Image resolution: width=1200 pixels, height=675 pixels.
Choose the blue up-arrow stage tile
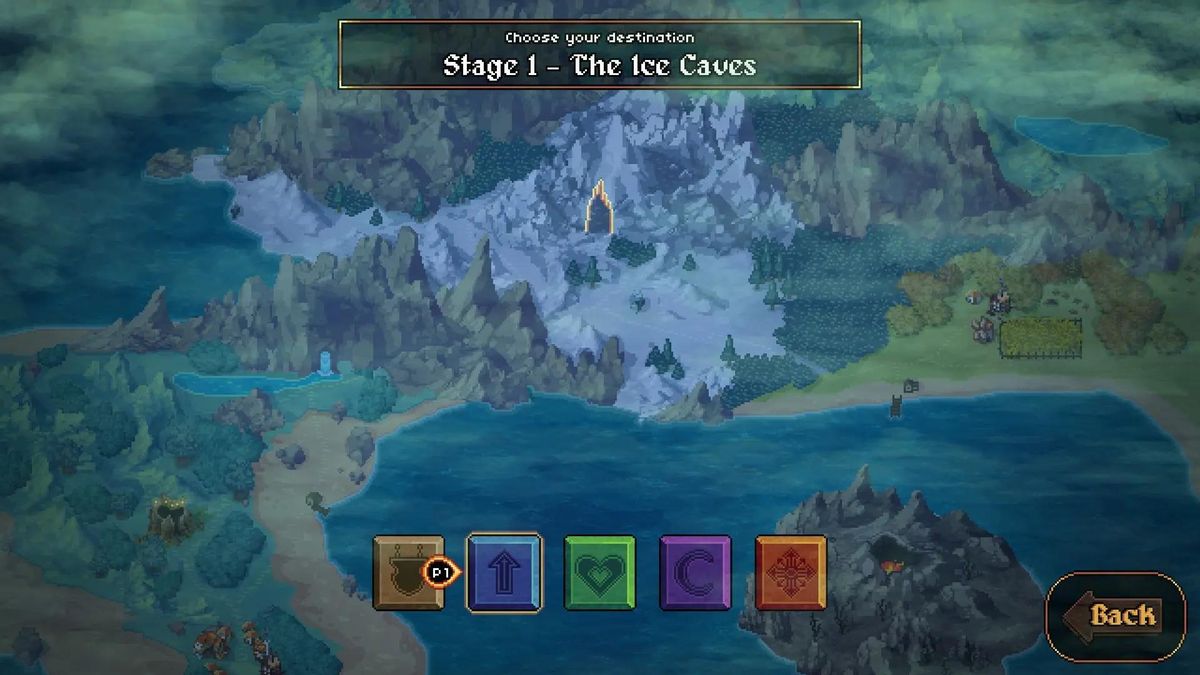point(505,572)
